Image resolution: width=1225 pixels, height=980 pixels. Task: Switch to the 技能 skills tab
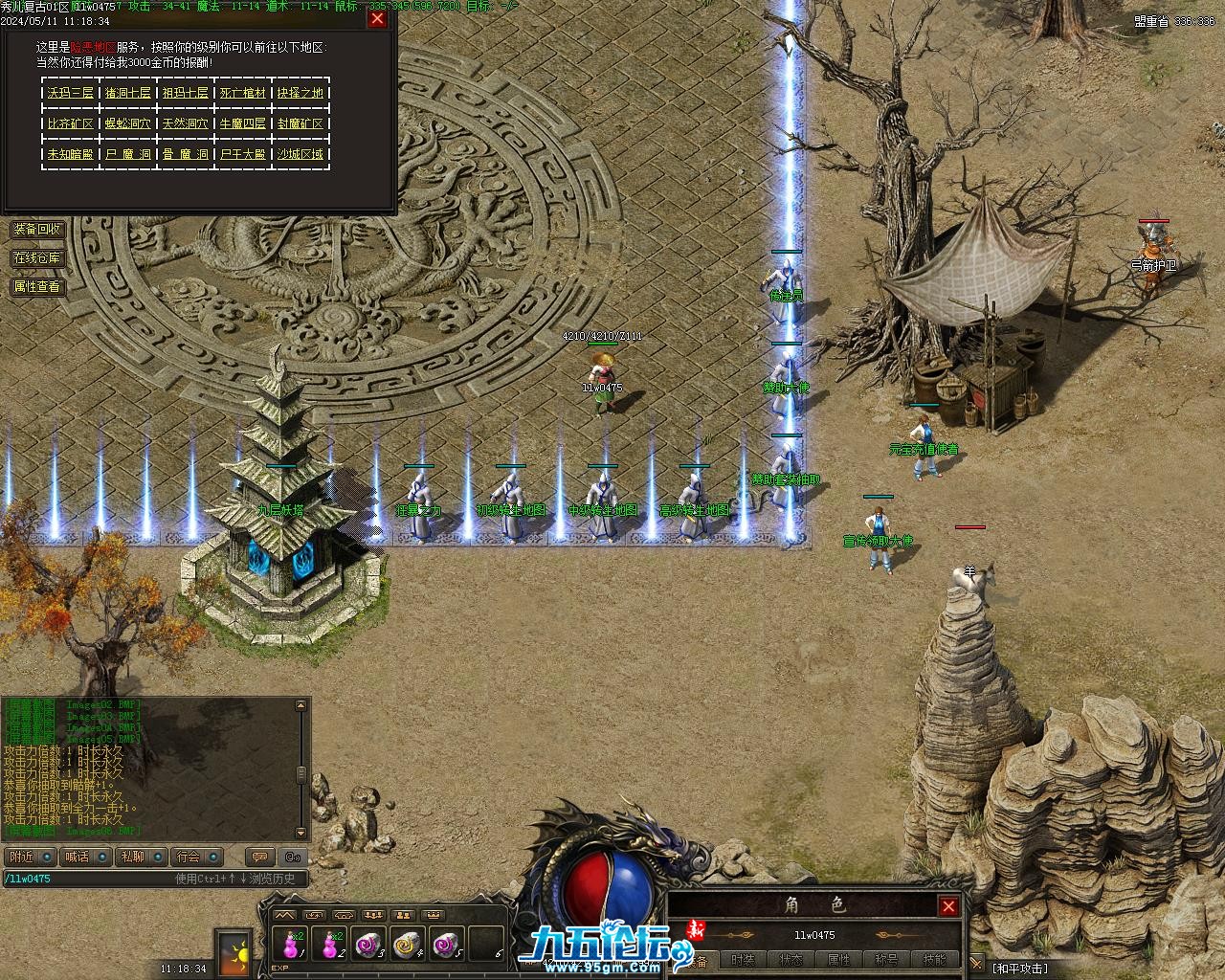click(x=935, y=960)
